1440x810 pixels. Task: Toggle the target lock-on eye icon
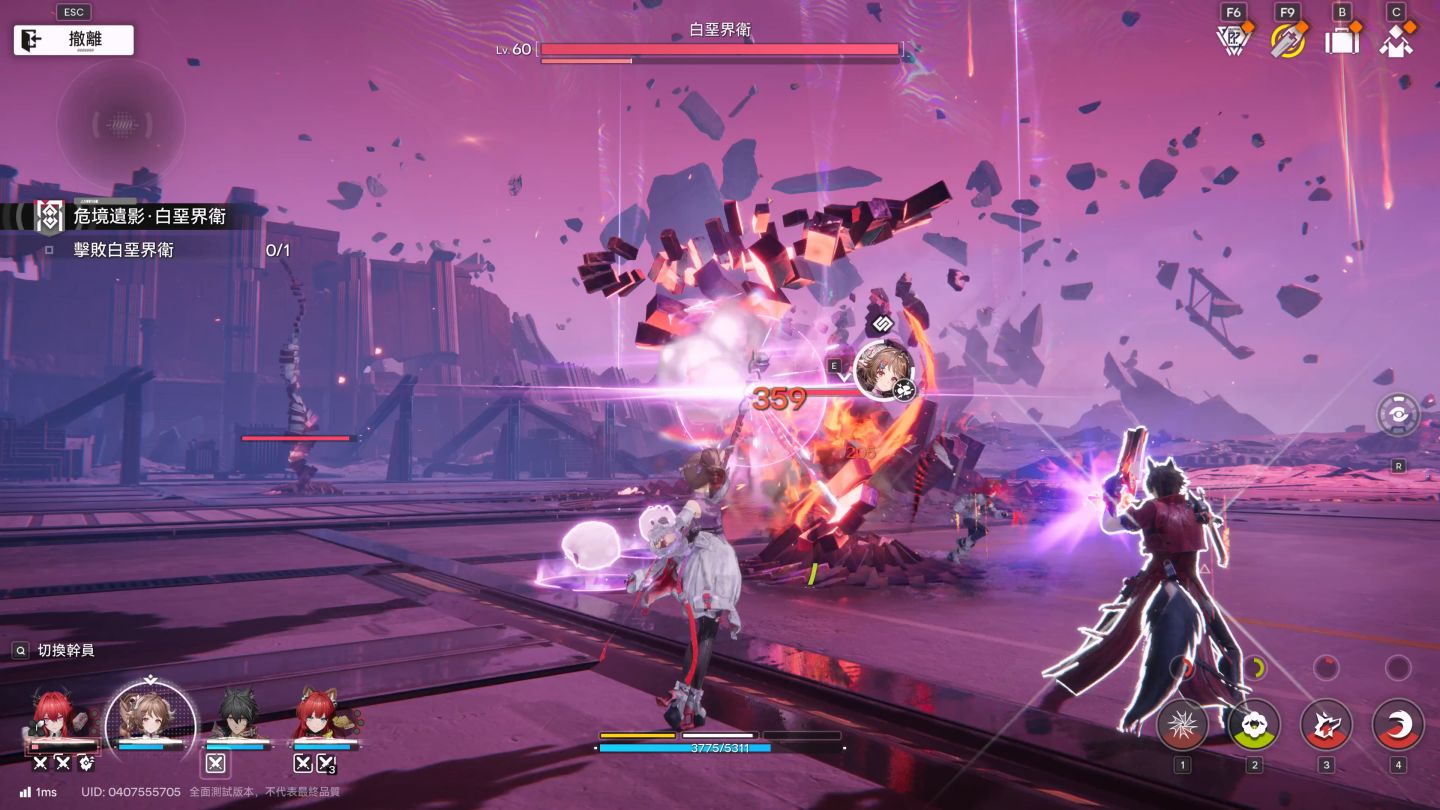click(1398, 414)
